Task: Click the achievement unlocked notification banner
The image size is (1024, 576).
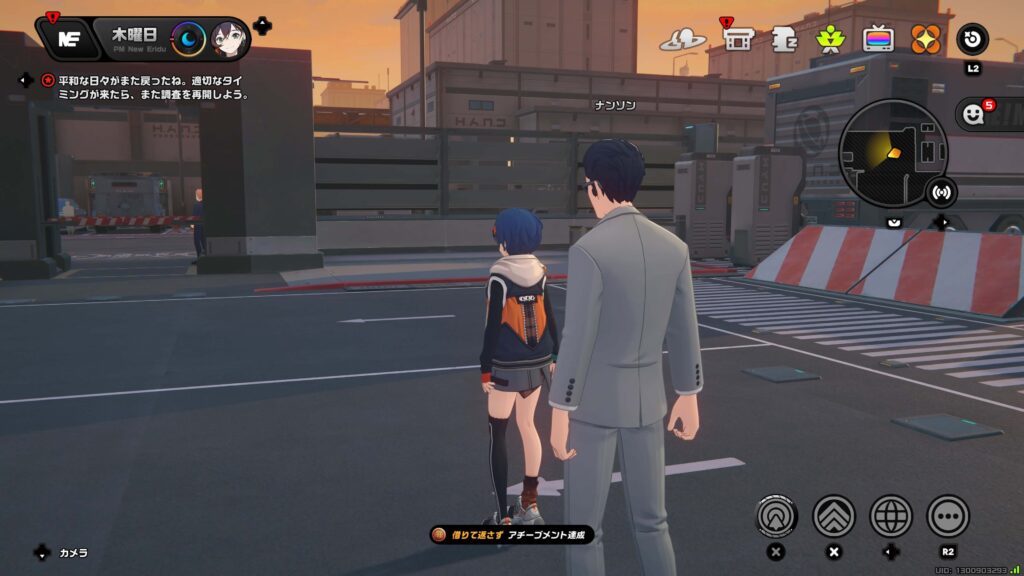Action: tap(512, 535)
